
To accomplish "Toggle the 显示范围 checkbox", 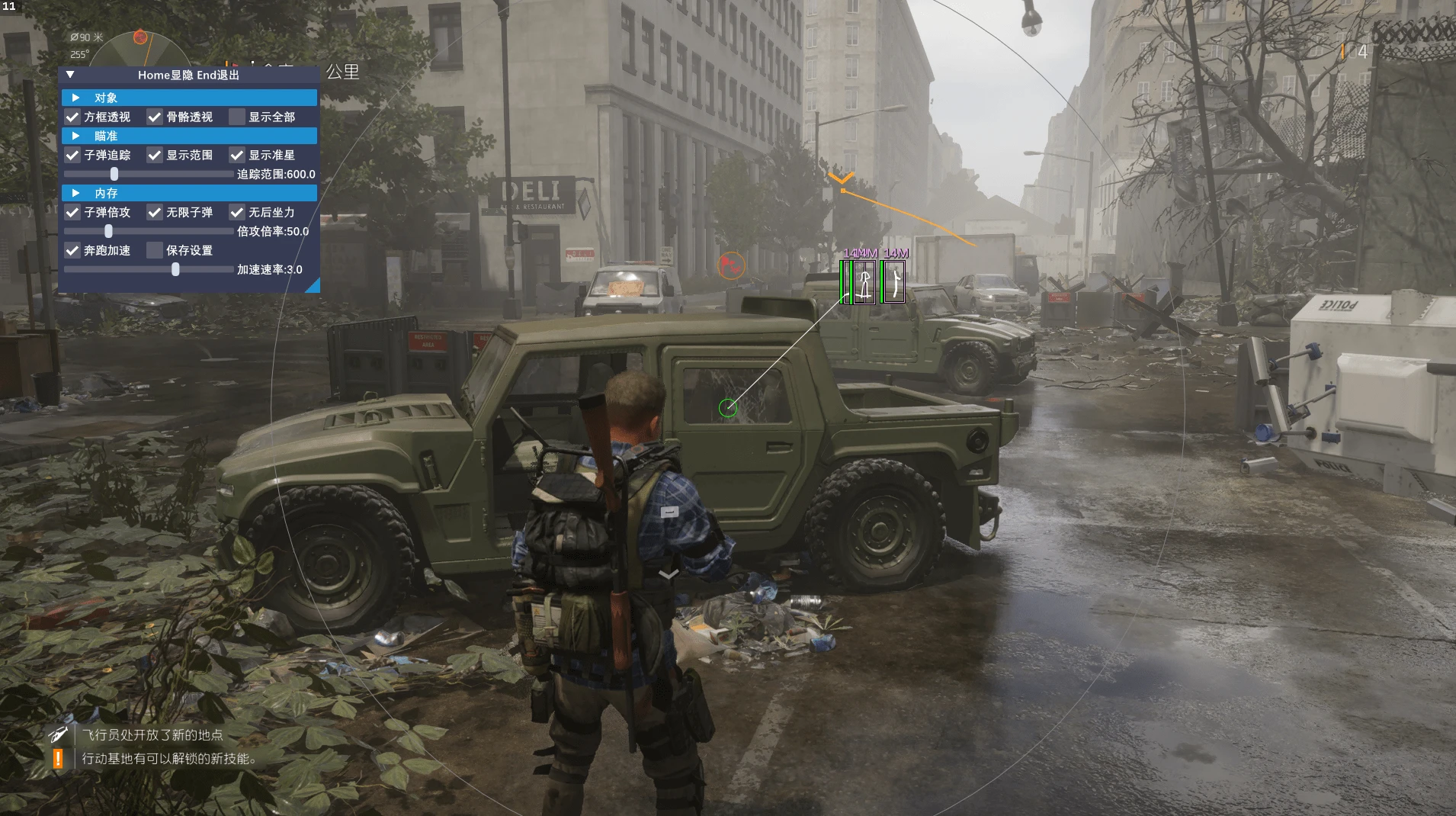I will point(155,155).
